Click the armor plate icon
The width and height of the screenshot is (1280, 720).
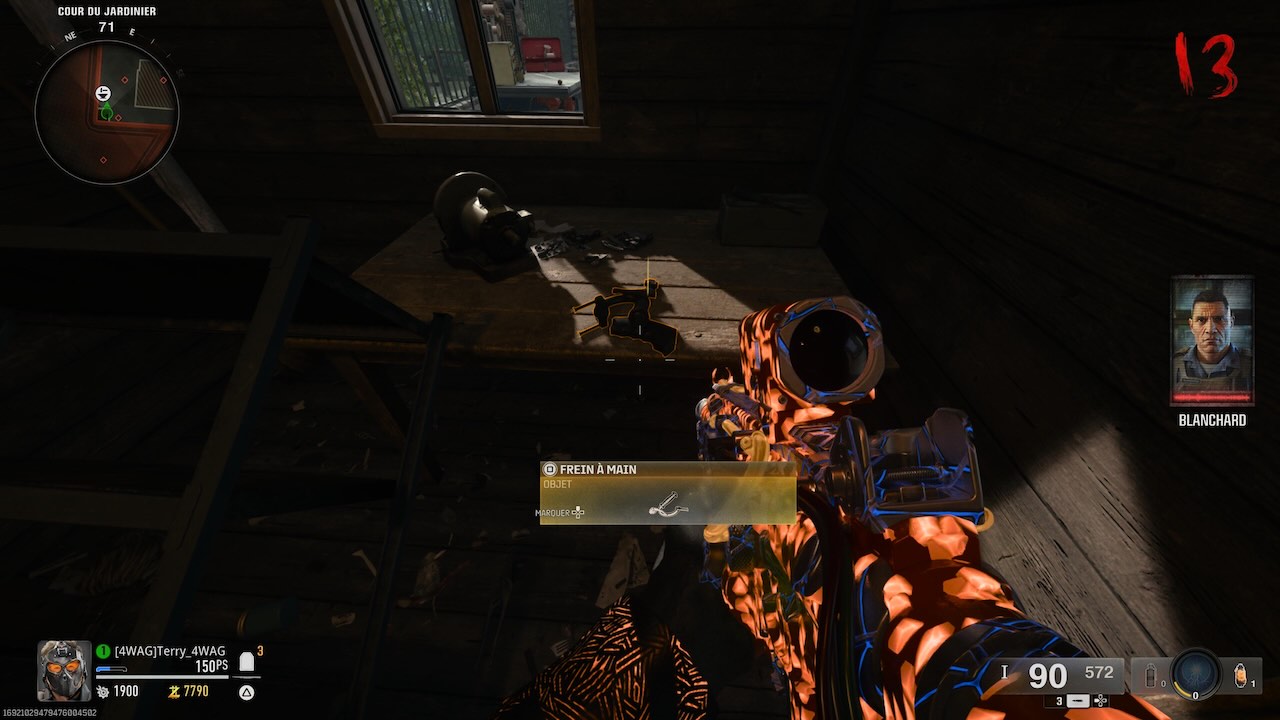click(x=246, y=662)
